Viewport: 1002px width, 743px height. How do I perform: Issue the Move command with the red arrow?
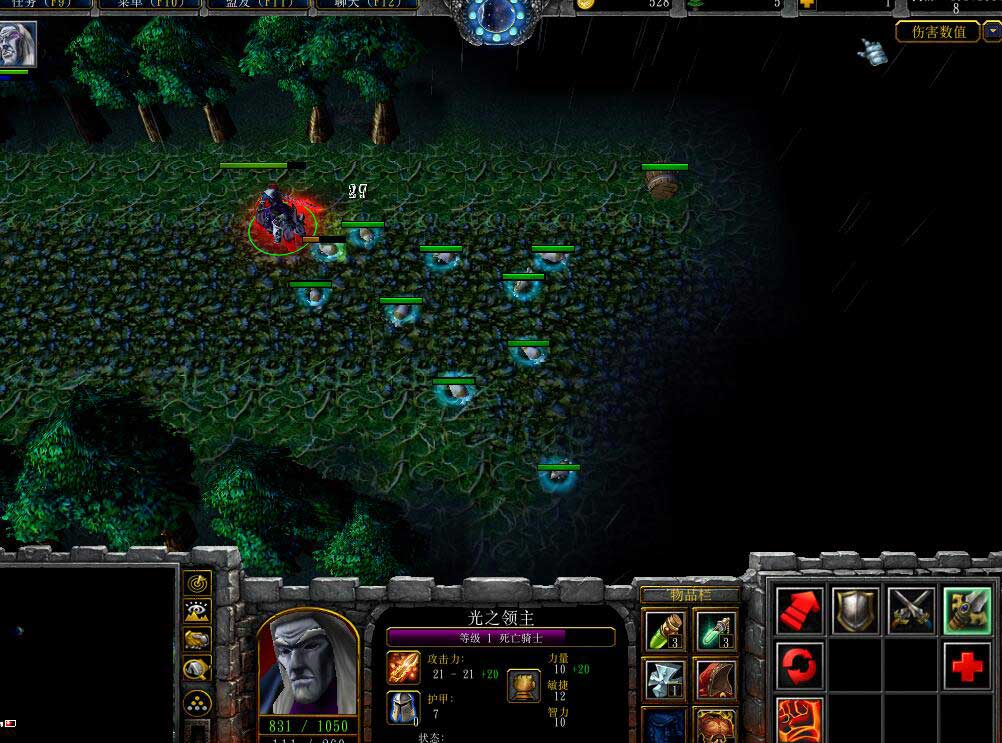(800, 611)
